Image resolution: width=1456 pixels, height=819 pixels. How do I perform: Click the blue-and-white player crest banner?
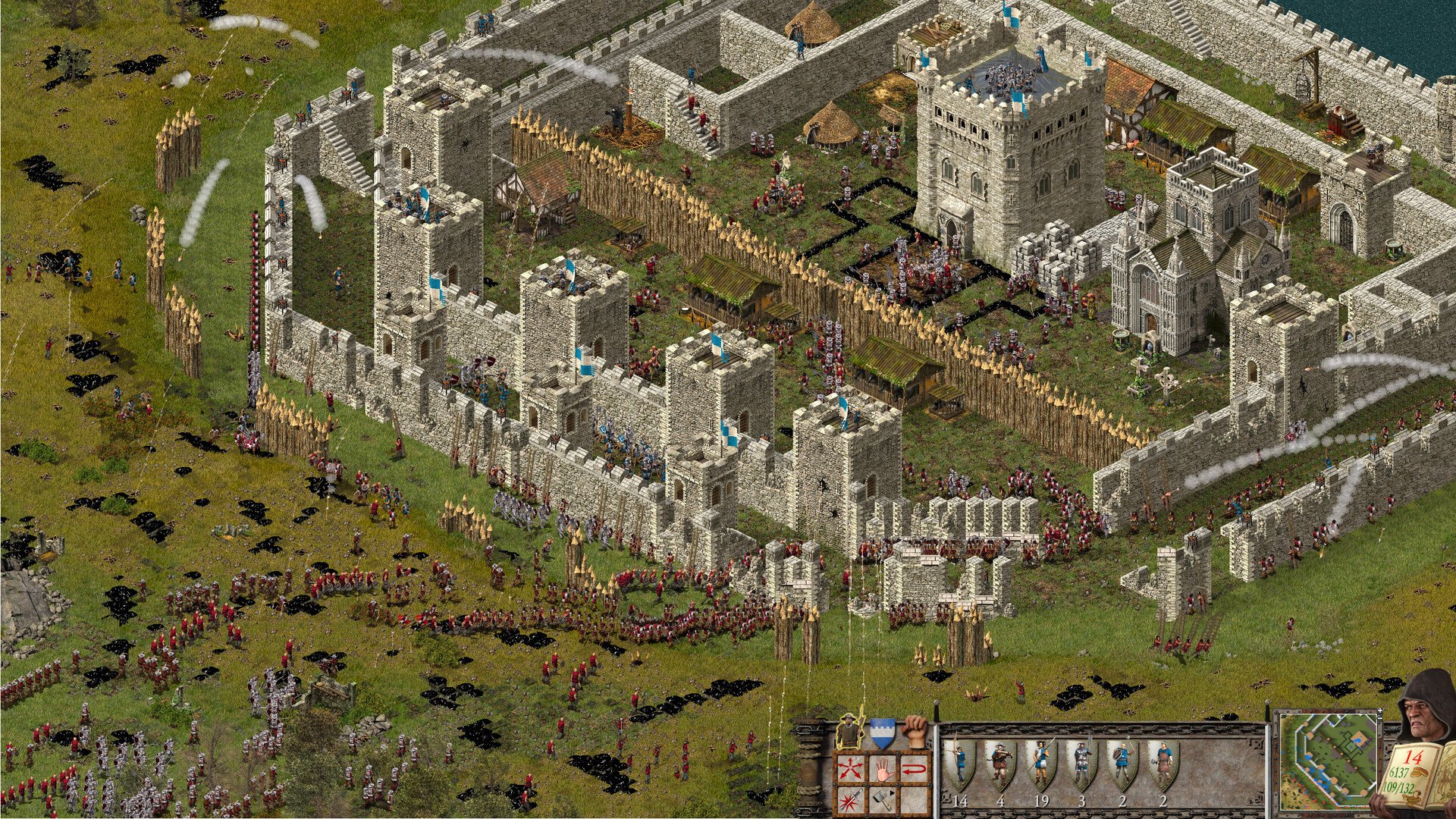coord(882,732)
